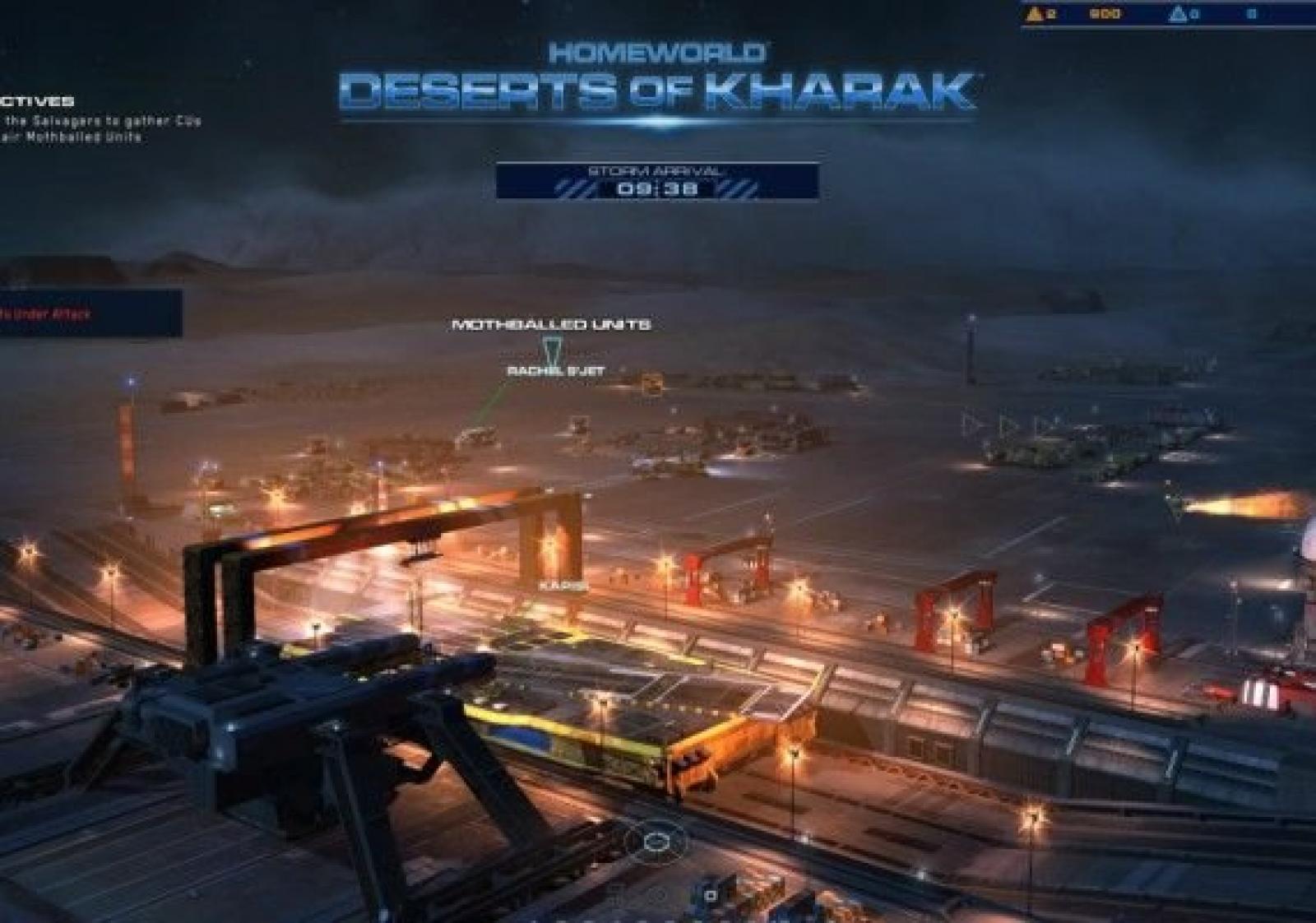The height and width of the screenshot is (923, 1316).
Task: Click the Units Under Attack alert
Action: tap(49, 313)
